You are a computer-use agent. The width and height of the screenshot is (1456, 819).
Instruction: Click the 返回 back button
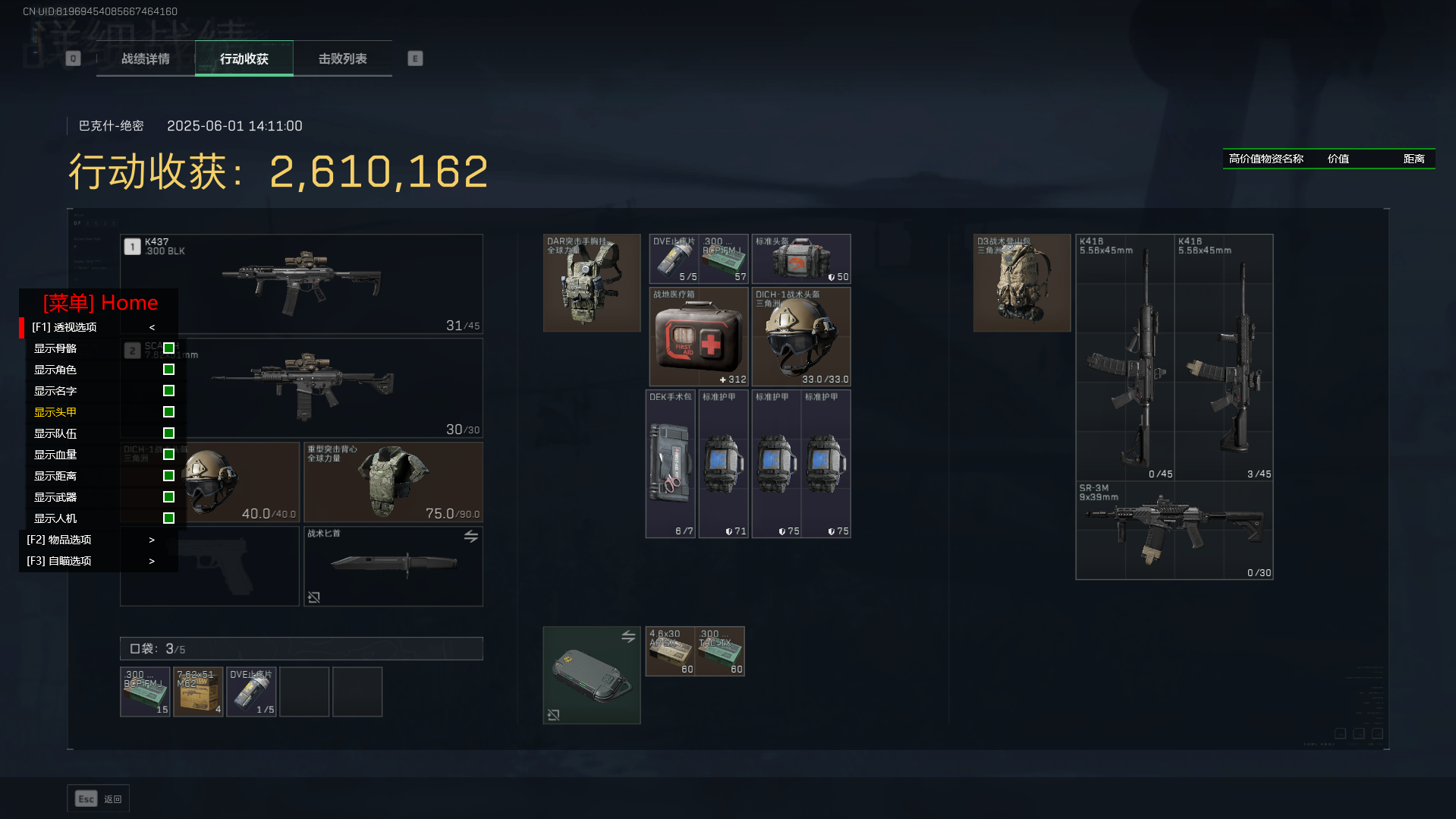(x=99, y=799)
